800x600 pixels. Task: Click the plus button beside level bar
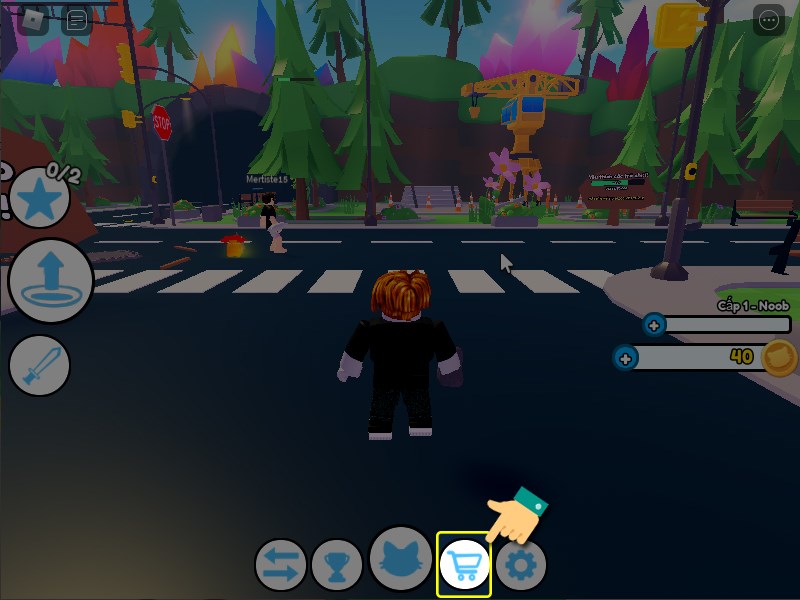[654, 325]
